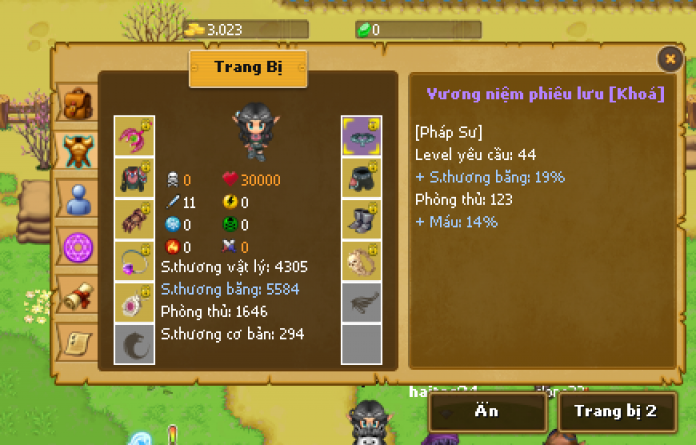Choose the brown gloves equipment slot
This screenshot has width=696, height=445.
[x=134, y=219]
